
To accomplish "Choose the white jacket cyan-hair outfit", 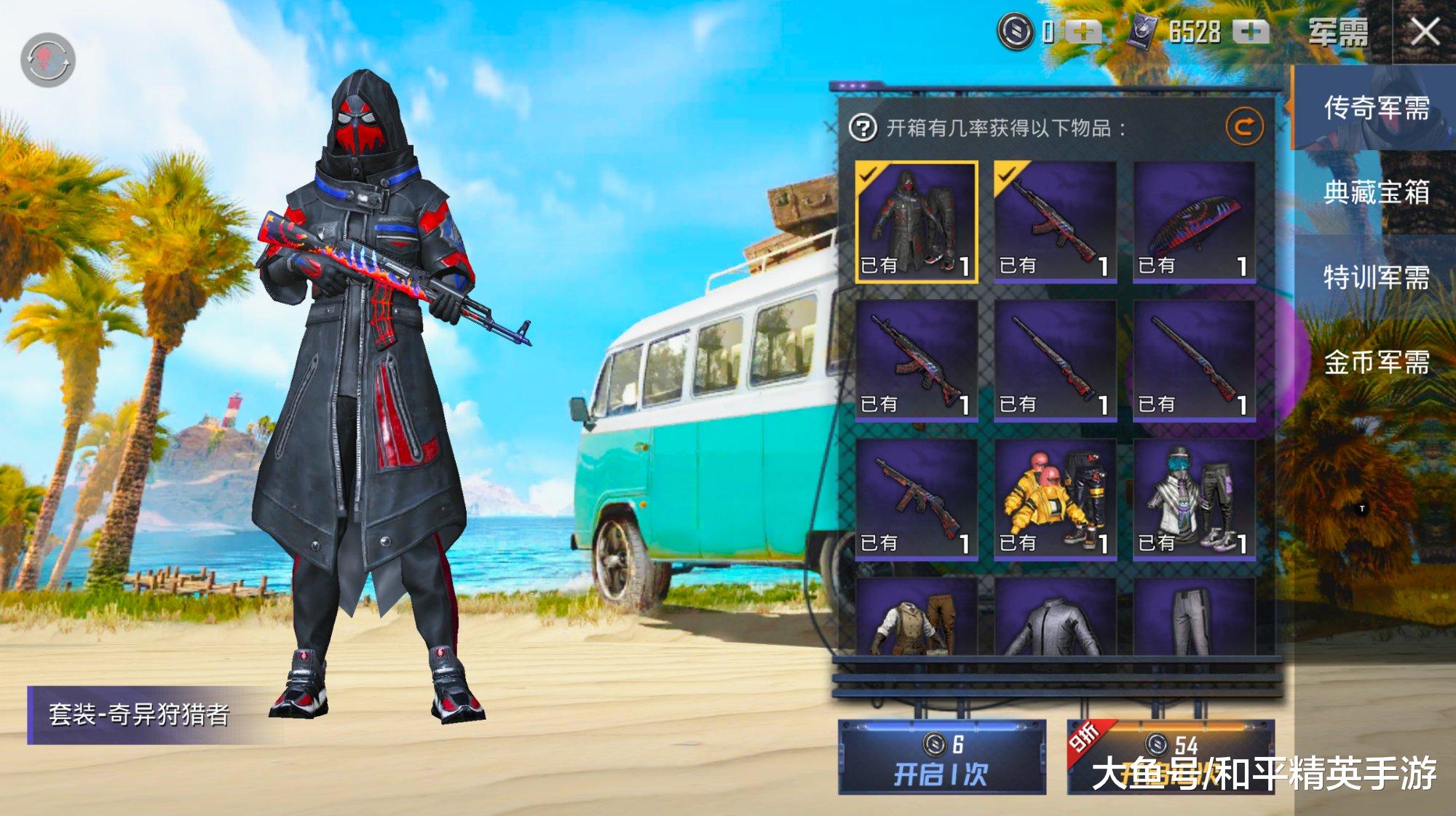I will [1194, 499].
